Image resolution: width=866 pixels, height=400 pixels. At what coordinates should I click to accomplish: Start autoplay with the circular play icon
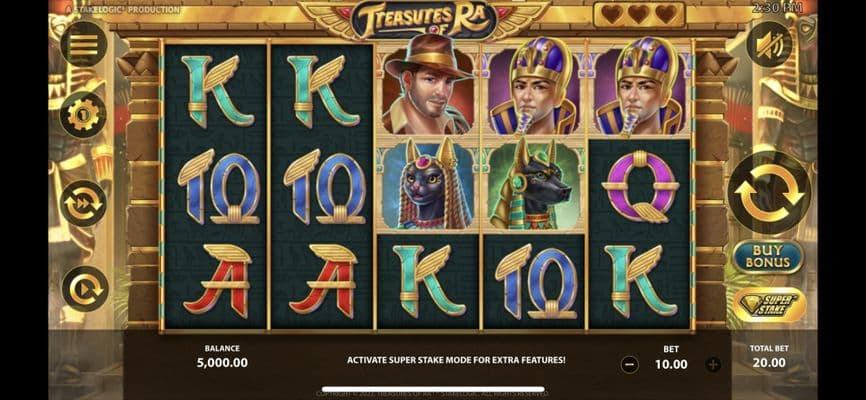click(84, 289)
